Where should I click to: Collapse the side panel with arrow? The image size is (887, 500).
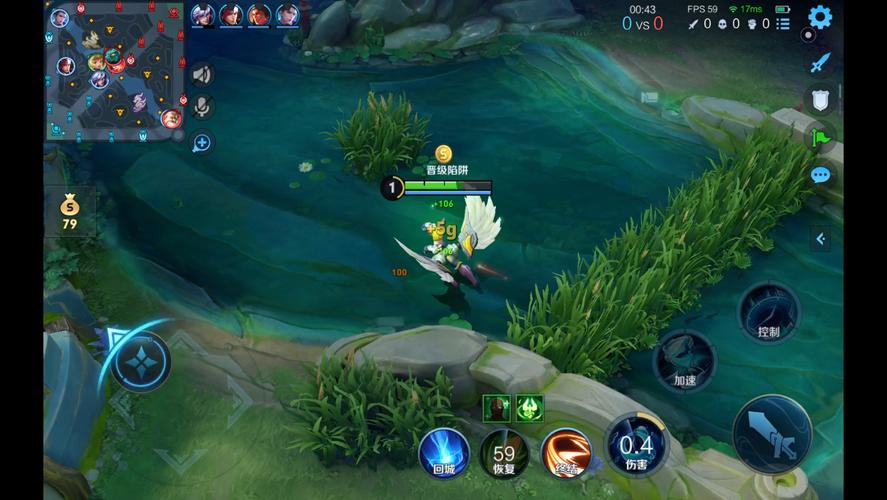point(821,239)
